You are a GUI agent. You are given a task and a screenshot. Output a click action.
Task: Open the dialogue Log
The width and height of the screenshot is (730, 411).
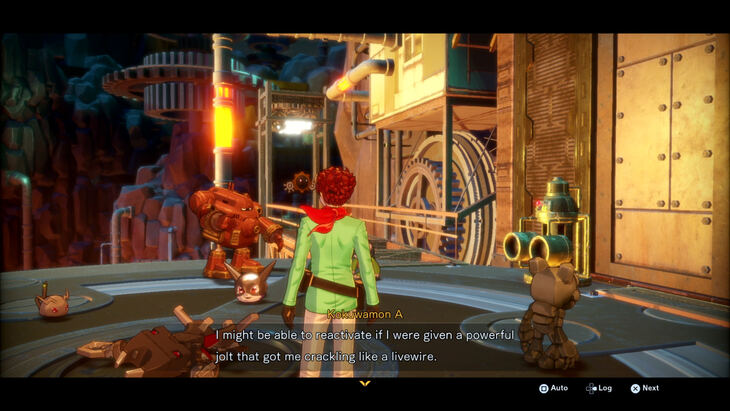pyautogui.click(x=599, y=388)
